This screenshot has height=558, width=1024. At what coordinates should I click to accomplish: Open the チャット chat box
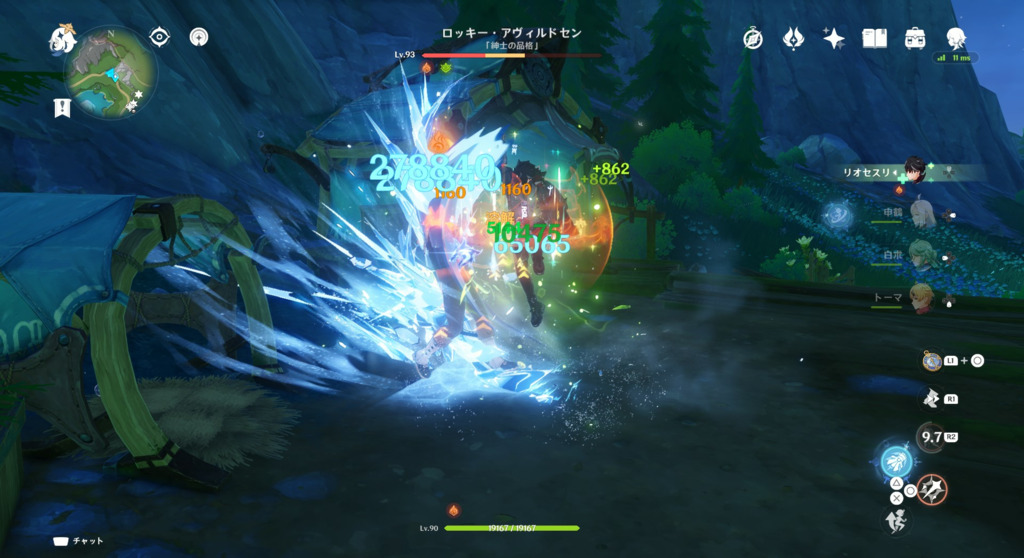coord(78,541)
